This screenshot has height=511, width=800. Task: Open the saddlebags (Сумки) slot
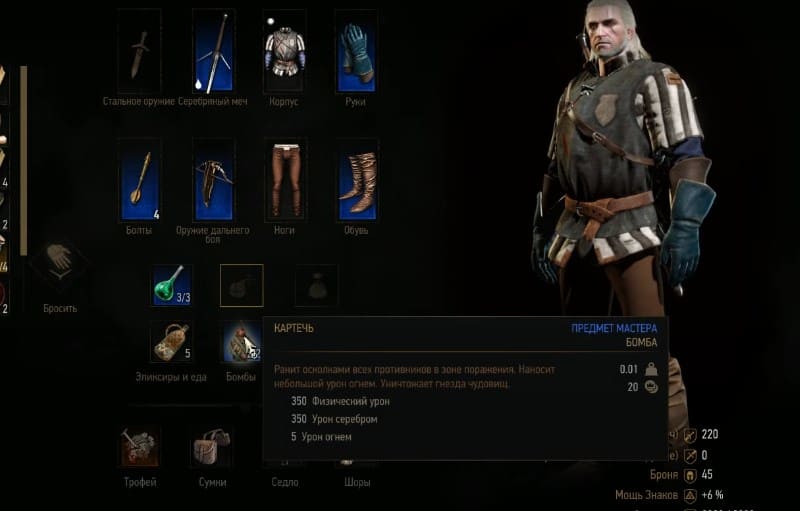(x=211, y=447)
